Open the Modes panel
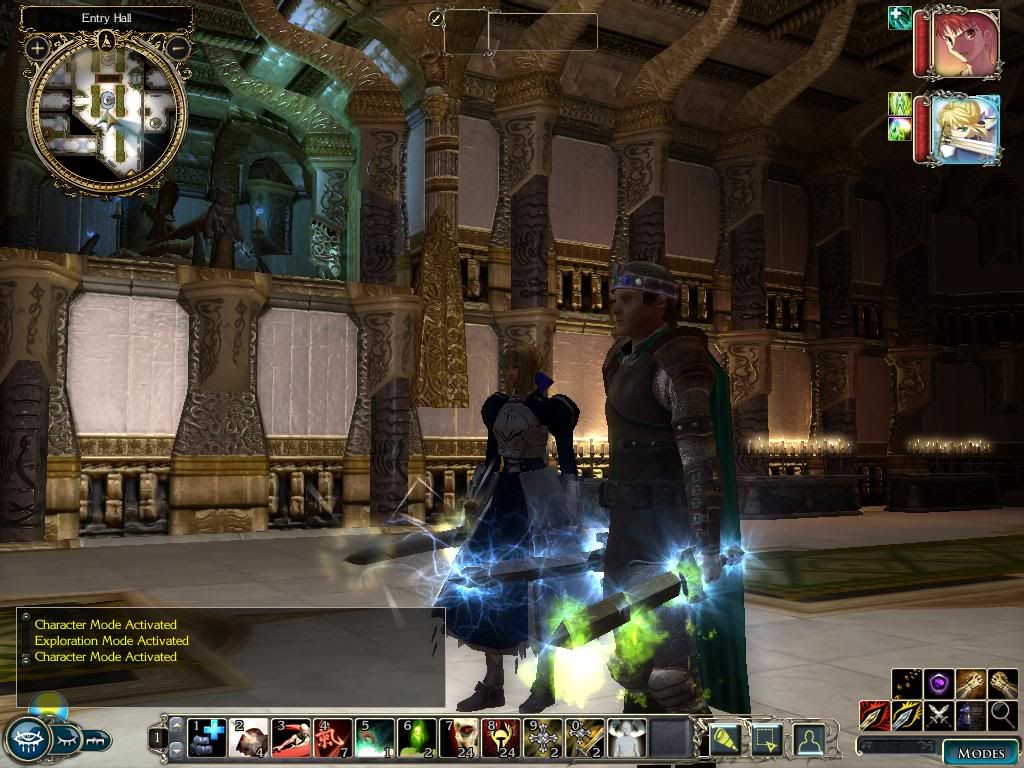Viewport: 1024px width, 768px height. [980, 752]
